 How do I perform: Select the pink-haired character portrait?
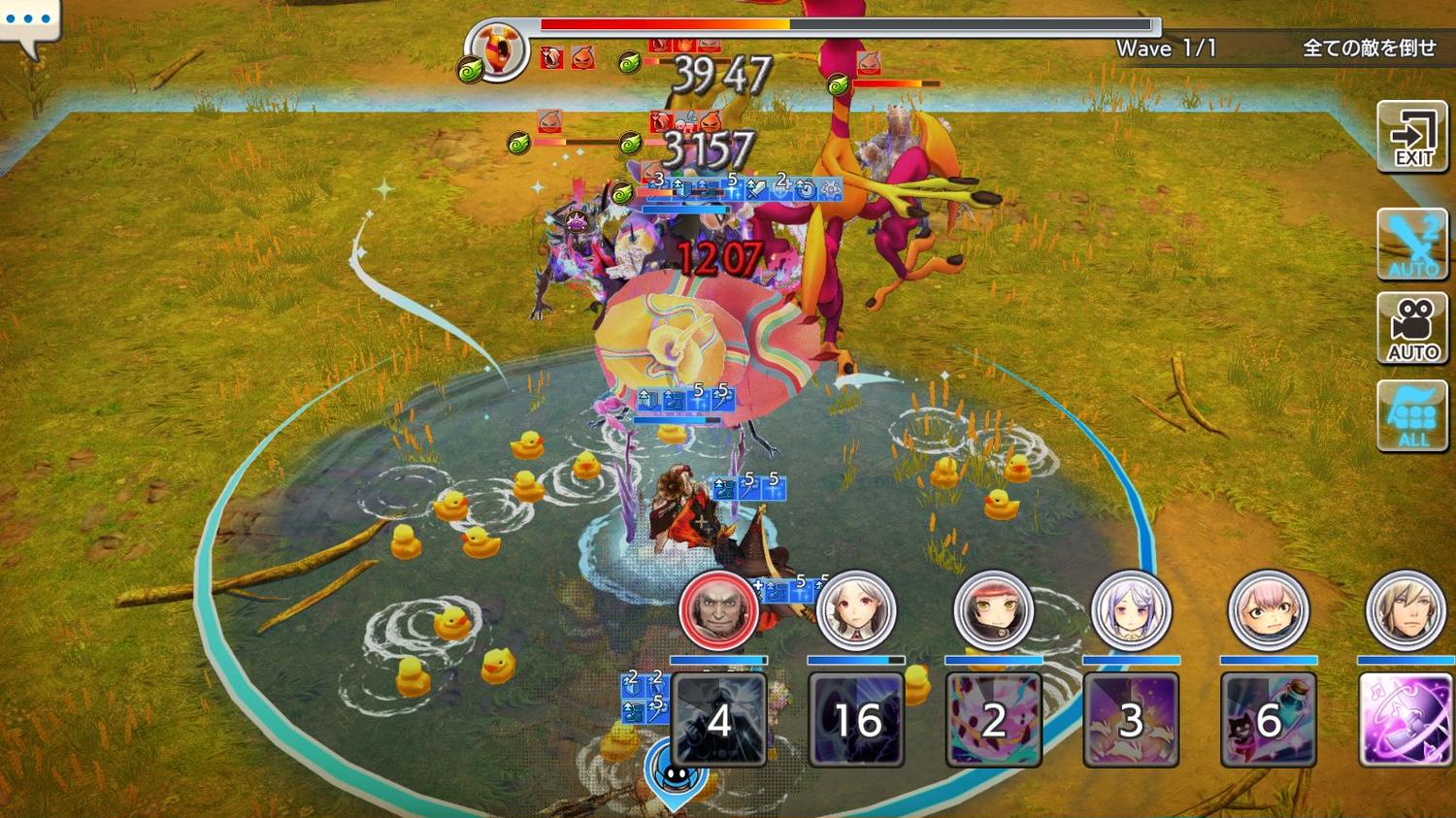[x=1268, y=610]
